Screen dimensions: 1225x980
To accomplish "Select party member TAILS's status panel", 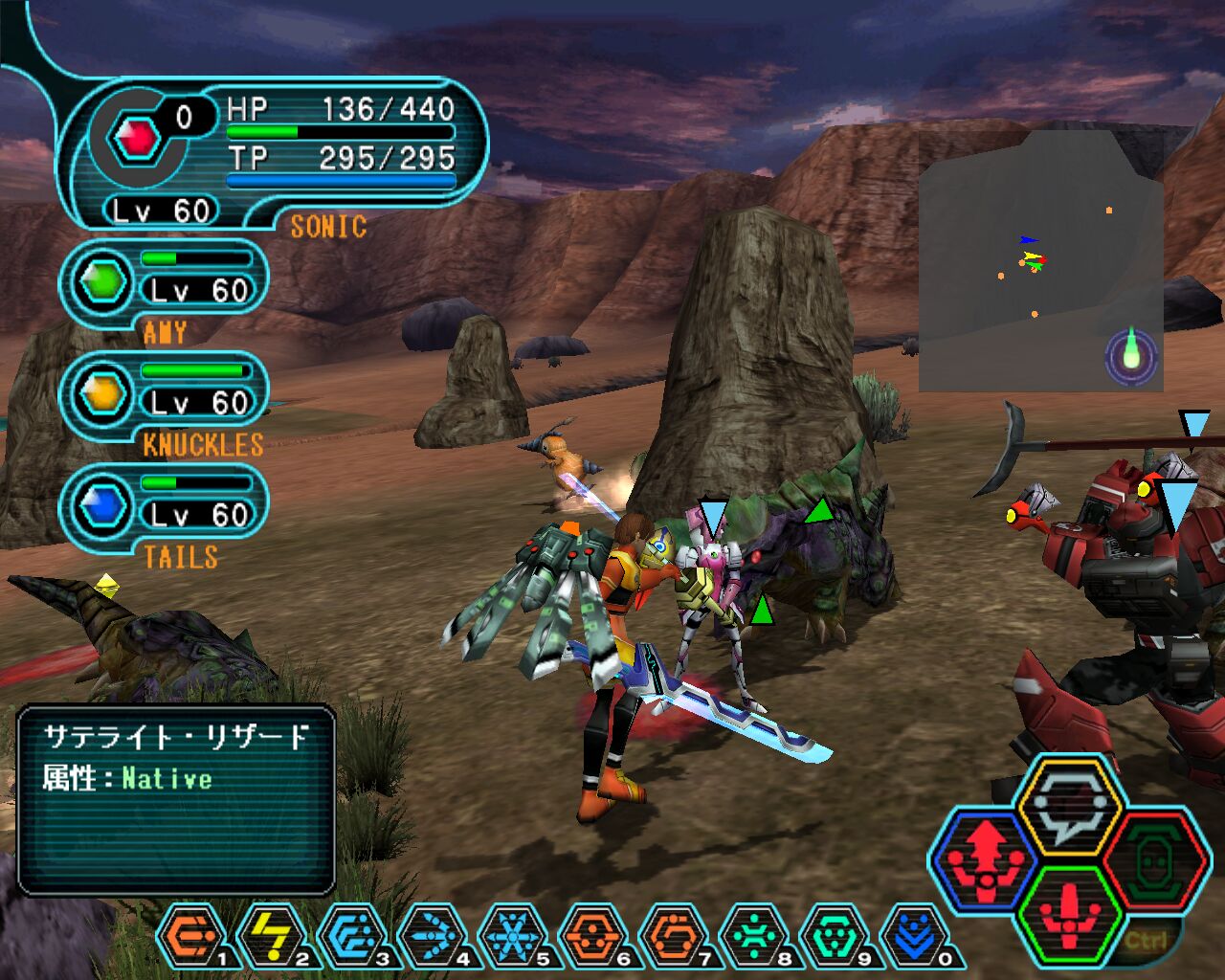I will pyautogui.click(x=165, y=508).
